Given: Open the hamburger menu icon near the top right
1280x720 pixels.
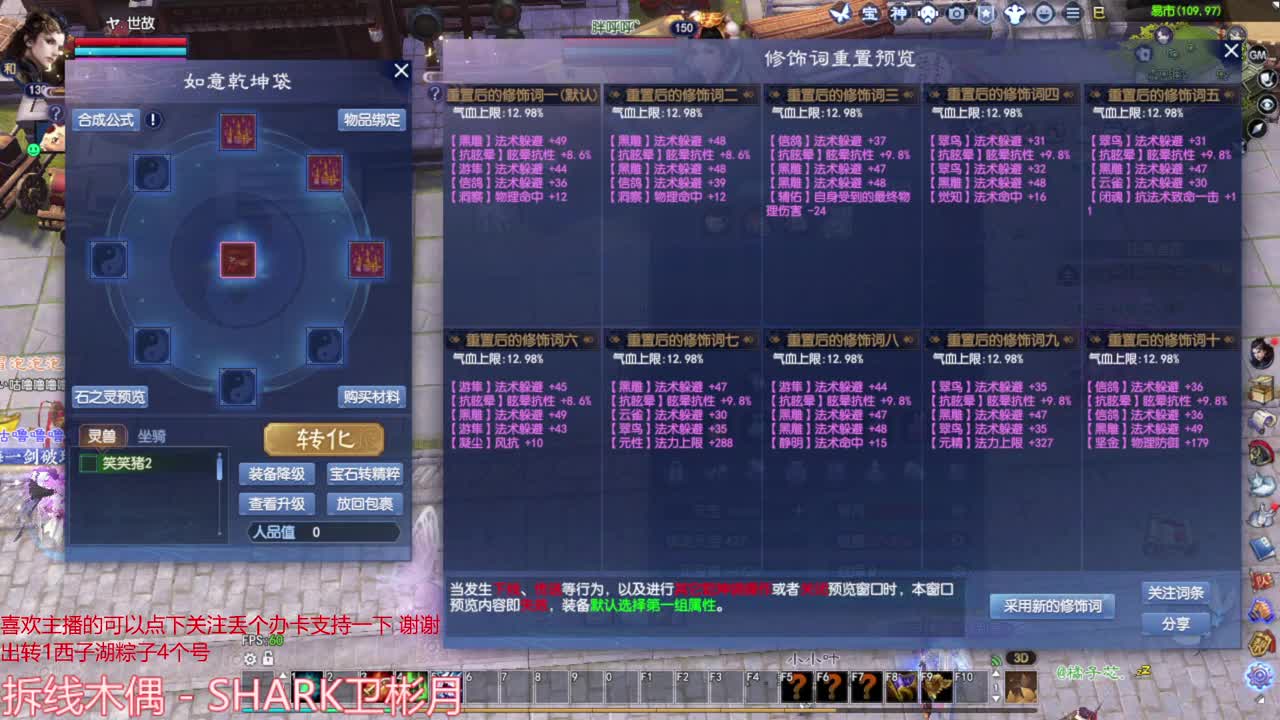Looking at the screenshot, I should coord(1073,14).
